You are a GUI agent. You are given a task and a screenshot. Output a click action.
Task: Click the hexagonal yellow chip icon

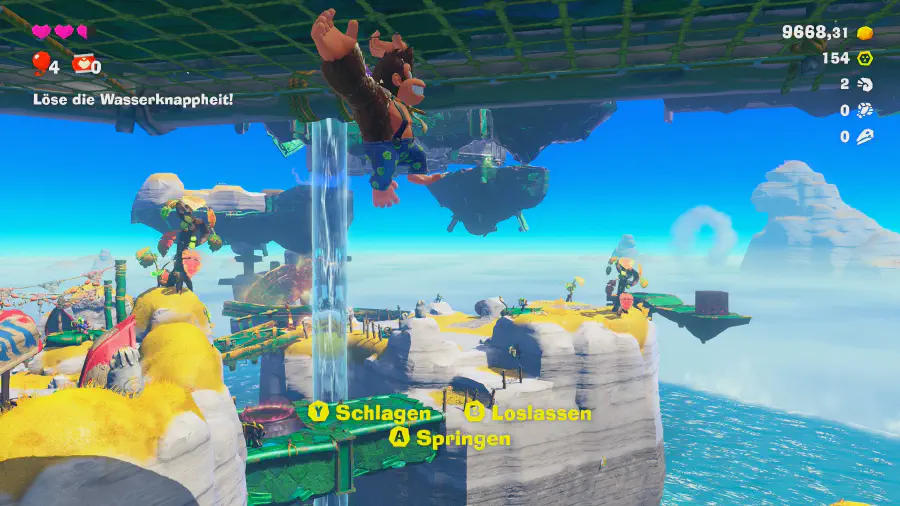(865, 58)
